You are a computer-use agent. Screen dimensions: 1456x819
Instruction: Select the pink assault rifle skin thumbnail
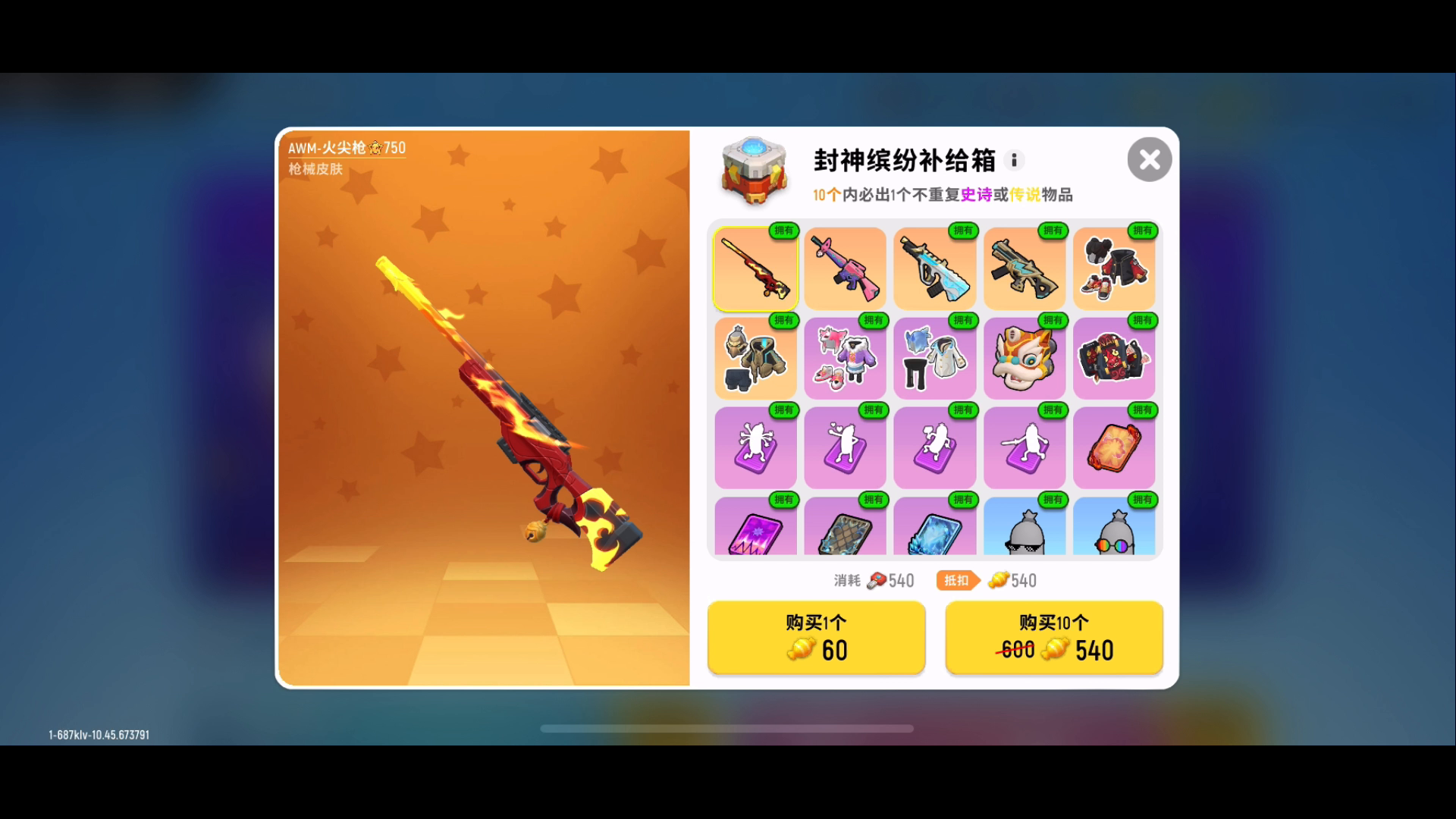[x=845, y=268]
